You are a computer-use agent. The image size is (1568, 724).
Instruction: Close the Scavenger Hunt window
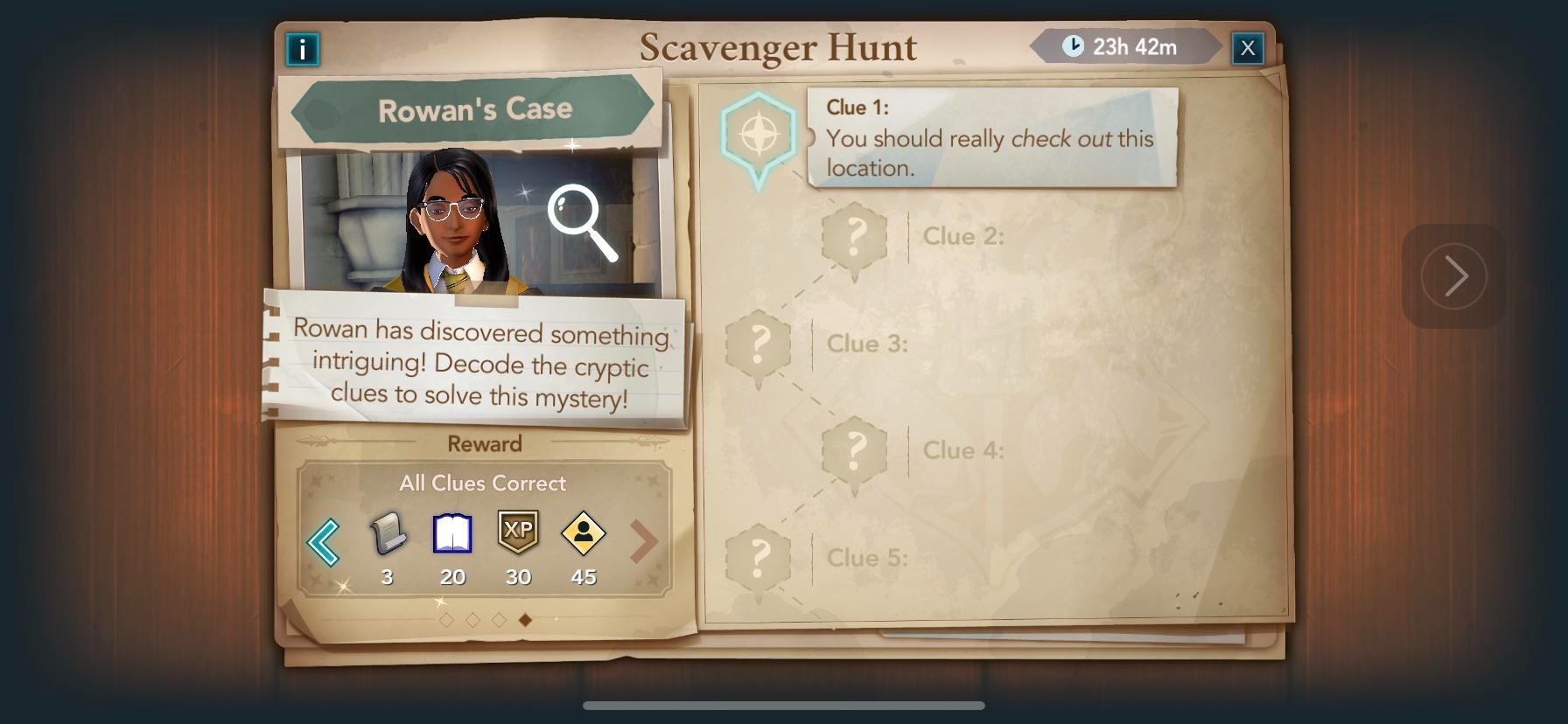tap(1247, 48)
